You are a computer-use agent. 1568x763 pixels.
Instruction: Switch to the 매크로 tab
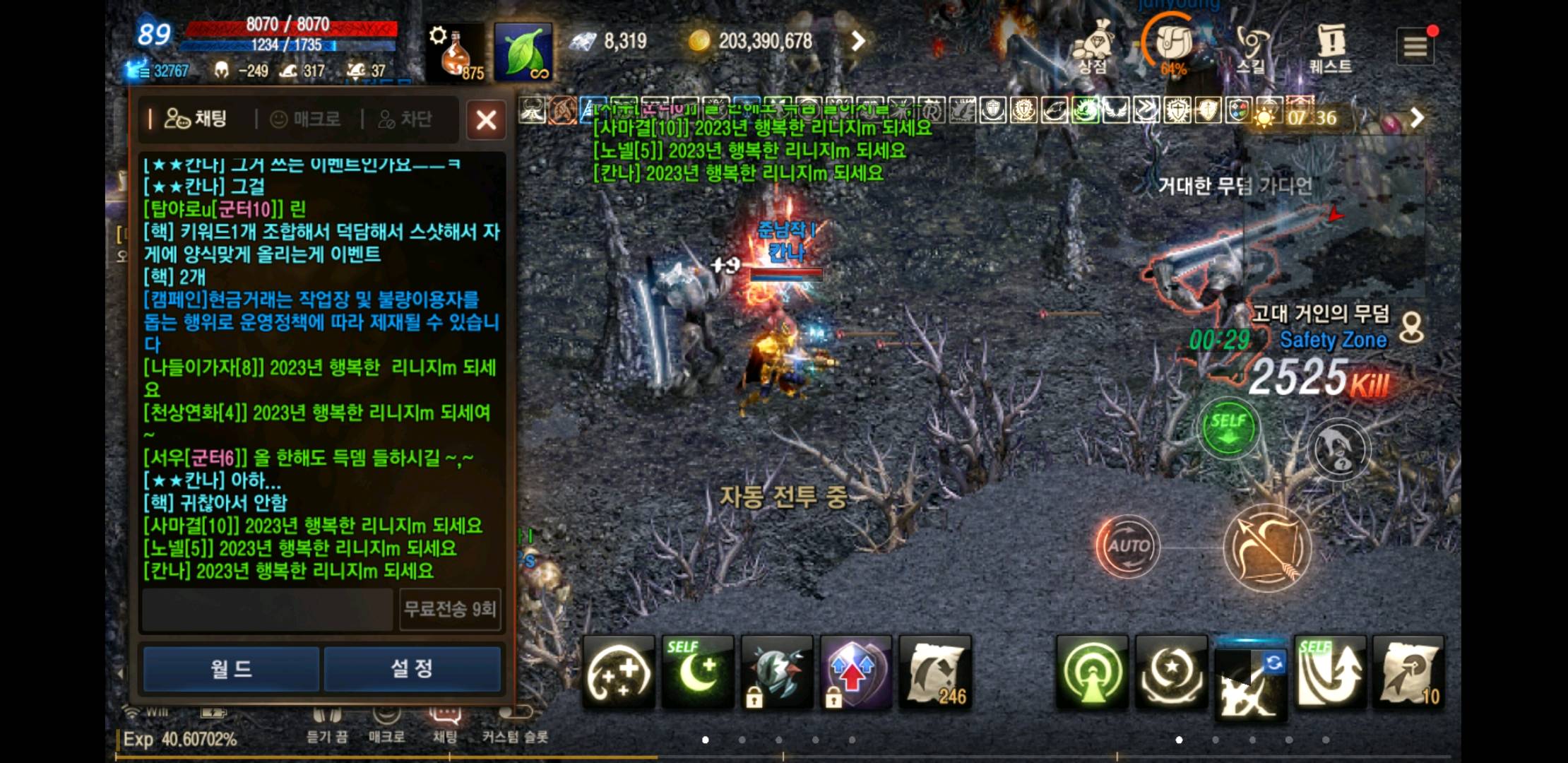tap(306, 119)
